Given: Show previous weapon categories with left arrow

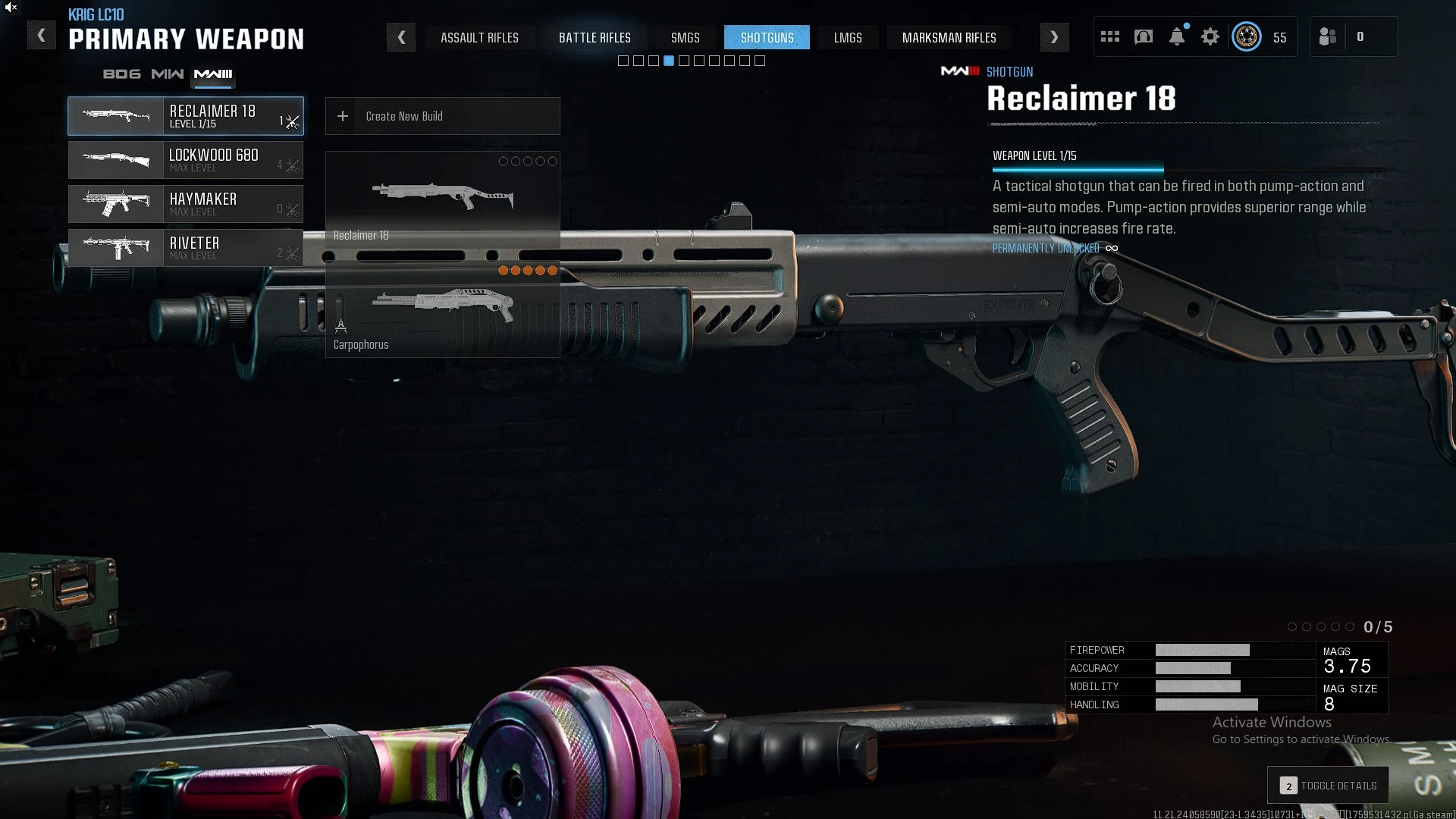Looking at the screenshot, I should coord(401,37).
